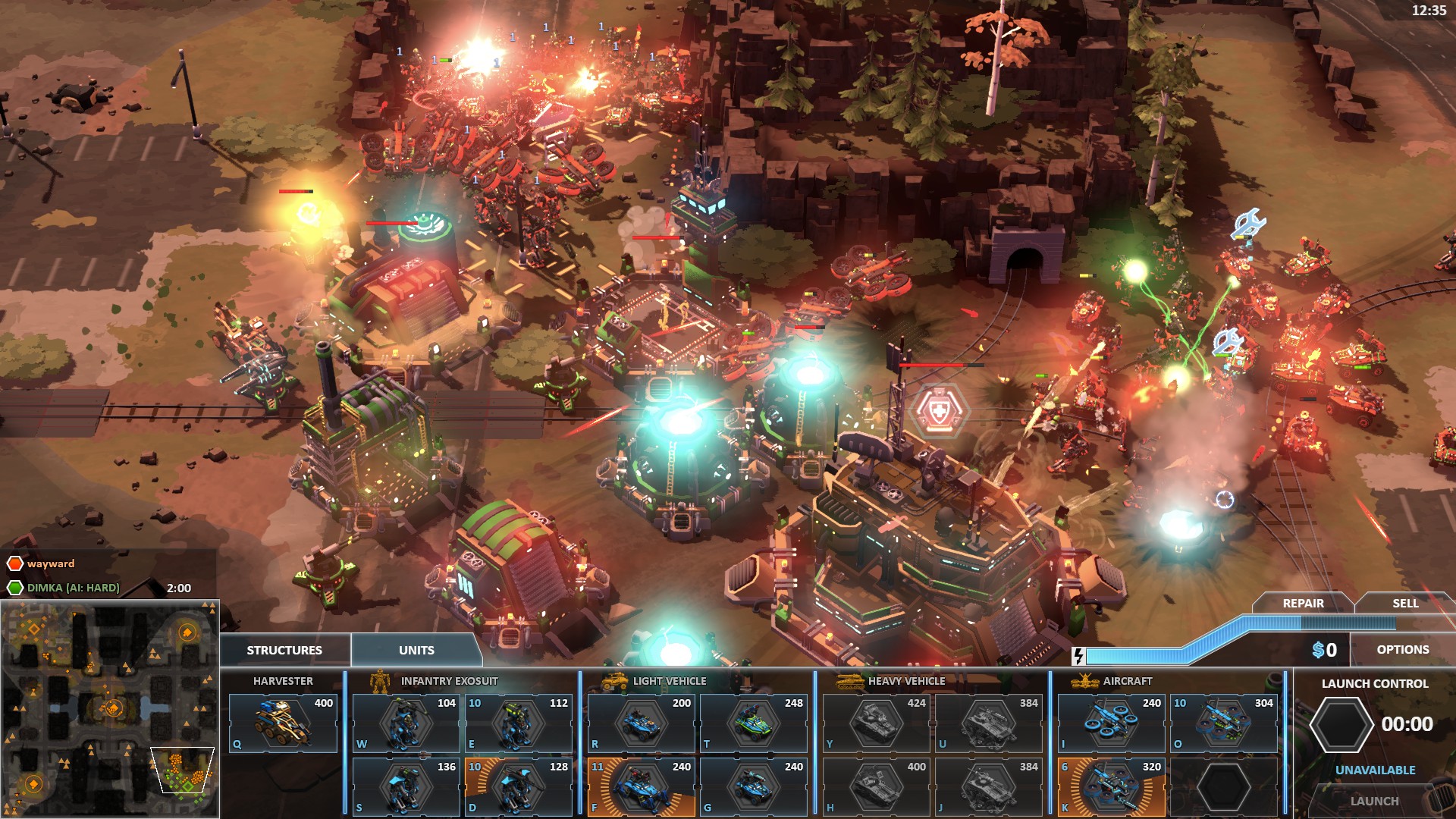This screenshot has height=819, width=1456.
Task: Activate the Repair button
Action: tap(1303, 604)
